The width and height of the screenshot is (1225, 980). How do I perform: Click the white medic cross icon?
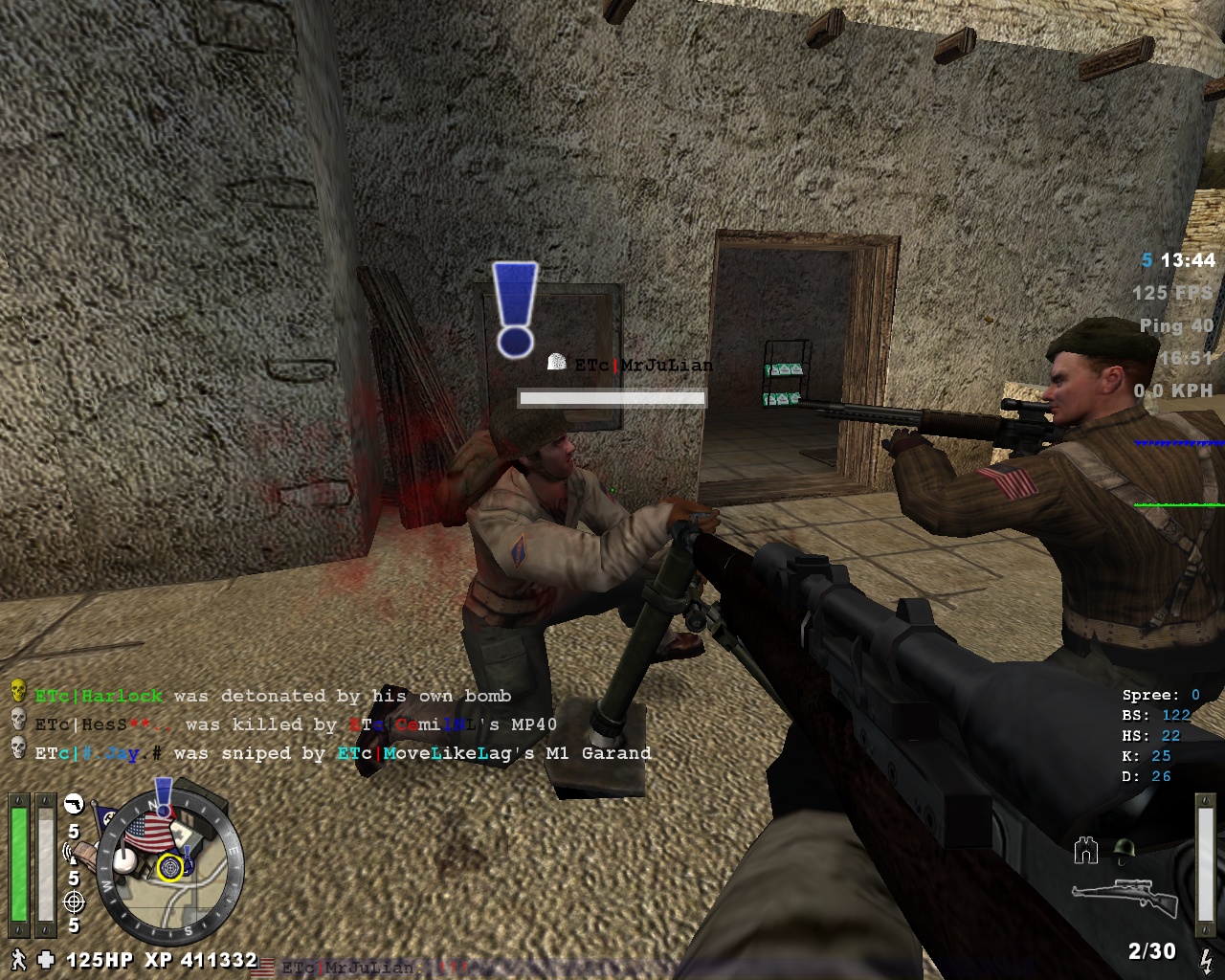coord(46,958)
